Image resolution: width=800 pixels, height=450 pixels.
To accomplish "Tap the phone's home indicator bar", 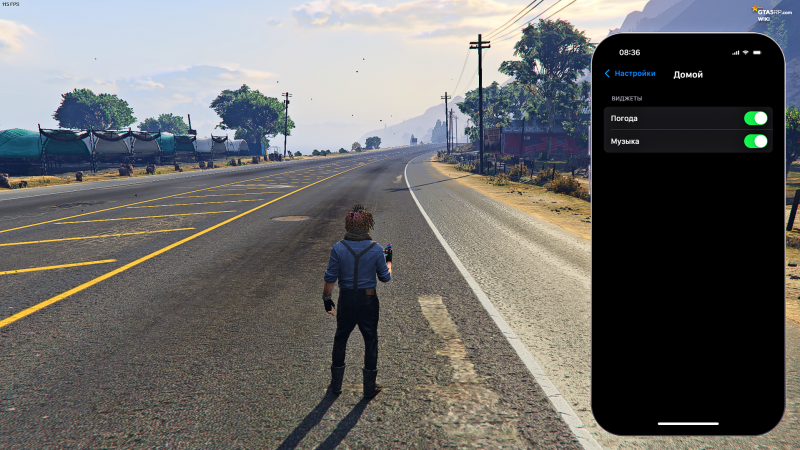I will tap(687, 423).
